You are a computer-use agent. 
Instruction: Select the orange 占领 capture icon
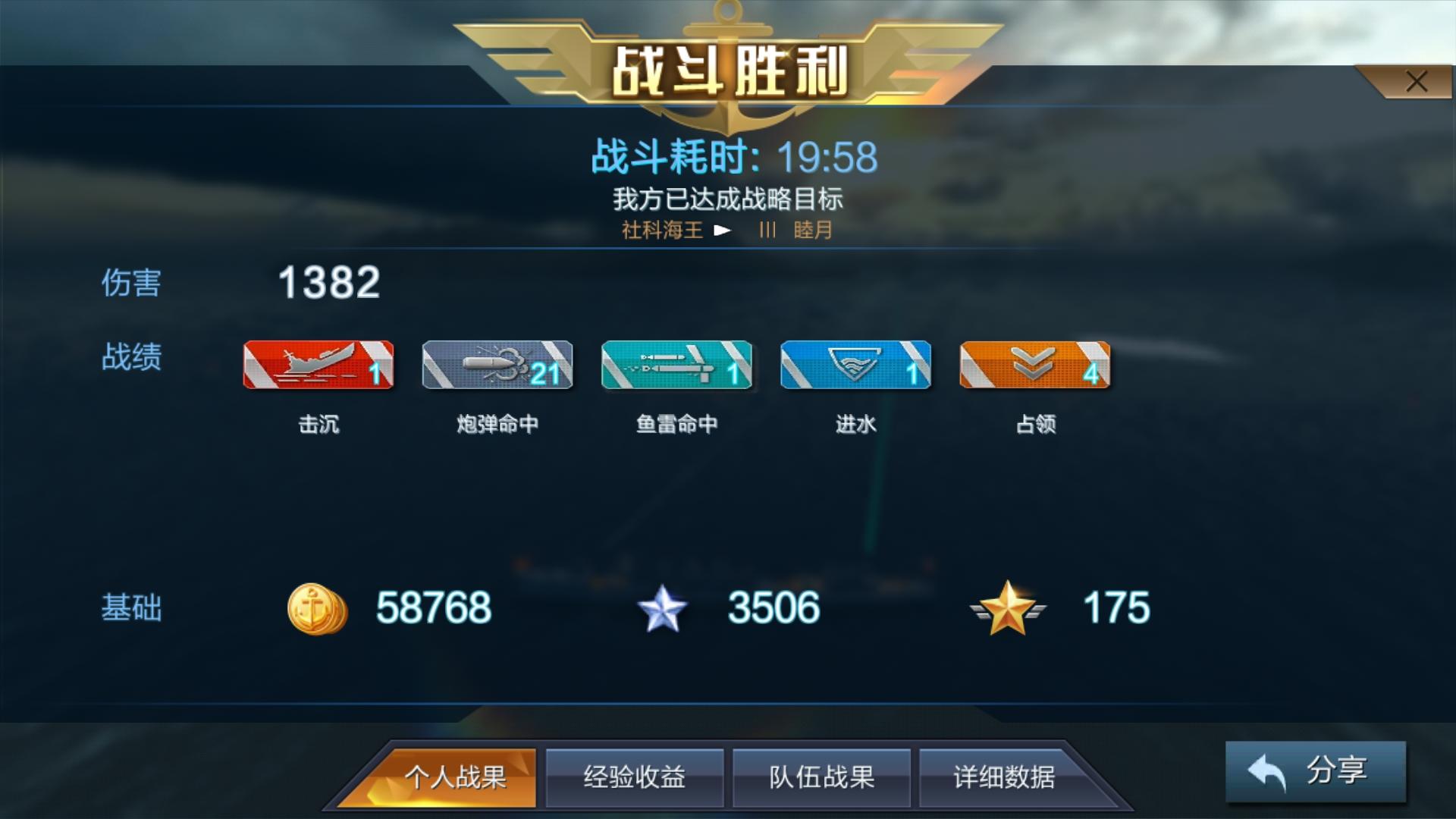click(x=1035, y=365)
